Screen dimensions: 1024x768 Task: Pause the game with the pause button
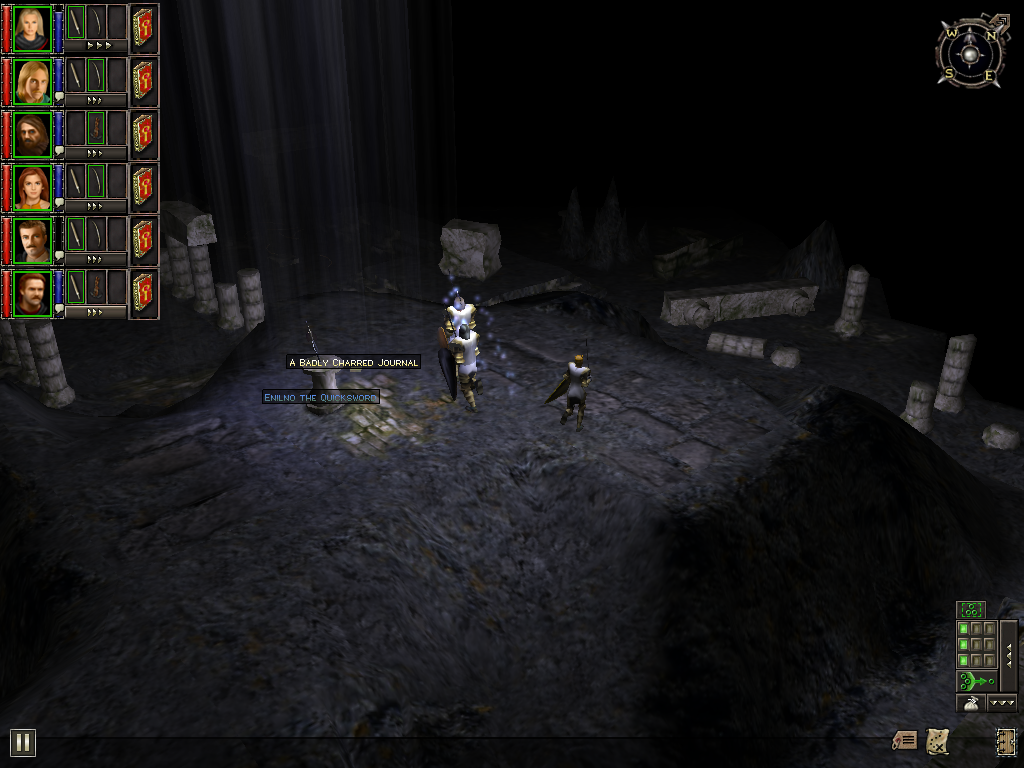22,742
